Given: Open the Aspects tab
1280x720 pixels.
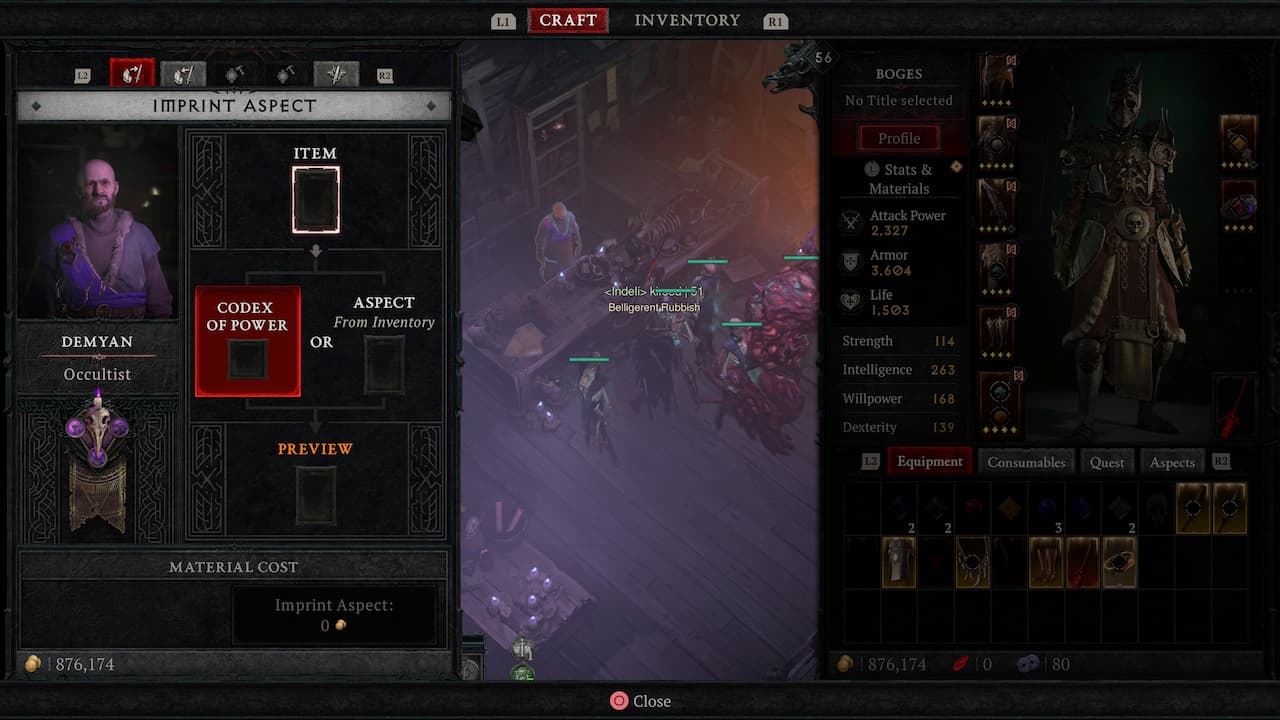Looking at the screenshot, I should (1171, 462).
